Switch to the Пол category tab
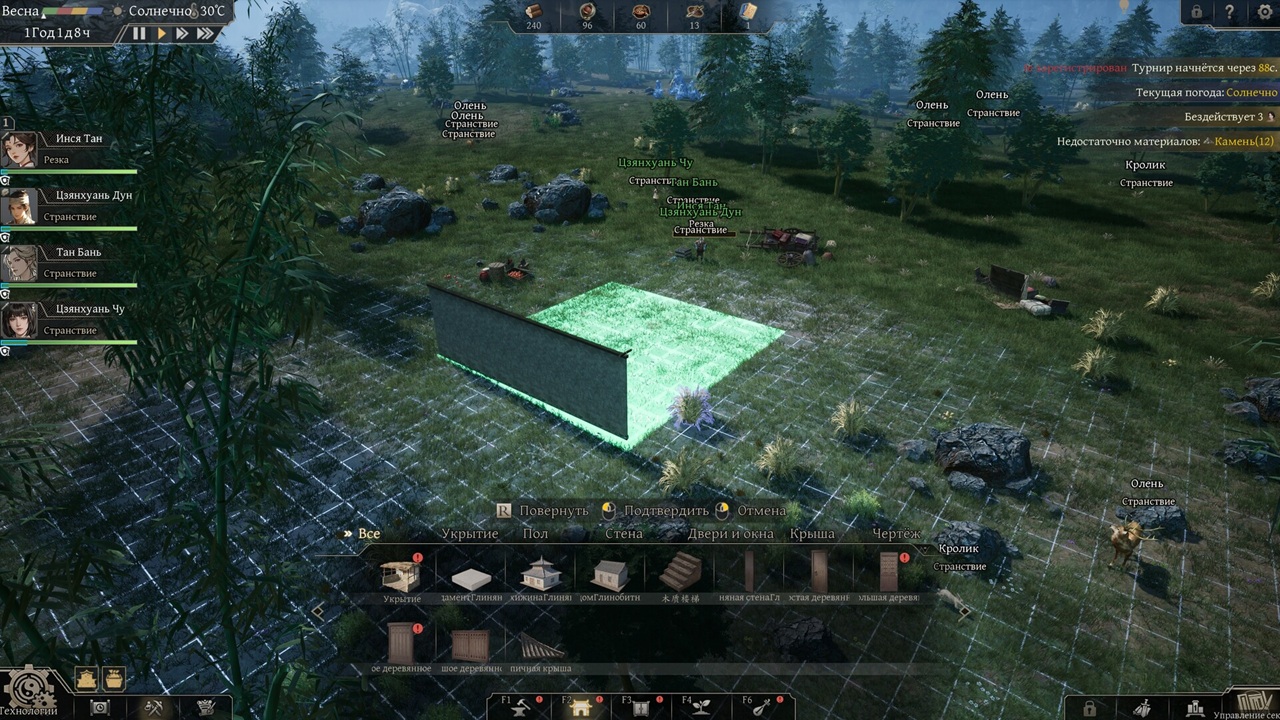This screenshot has height=720, width=1280. point(535,534)
